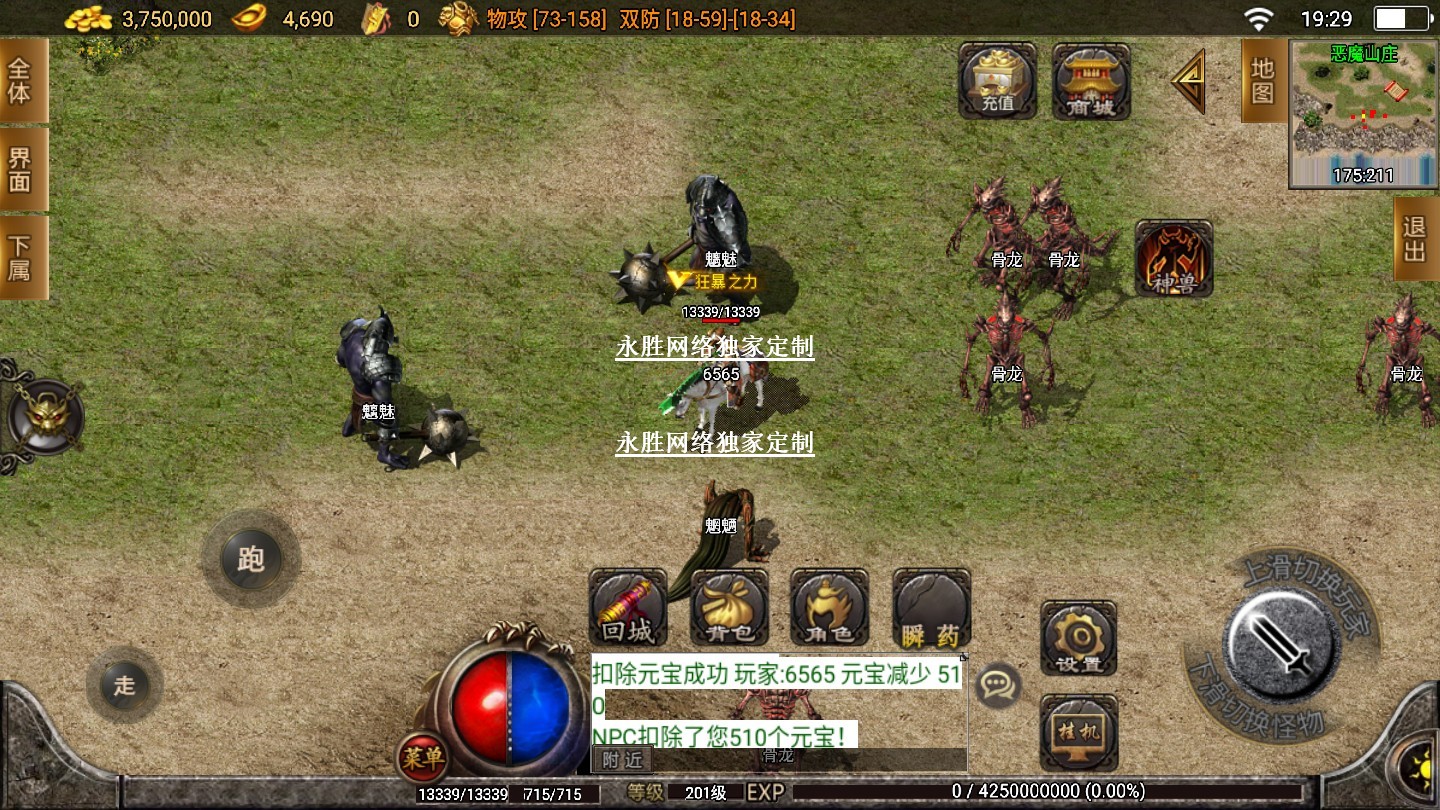Screen dimensions: 1440x810
Task: Switch to 走 walk mode
Action: pos(124,686)
